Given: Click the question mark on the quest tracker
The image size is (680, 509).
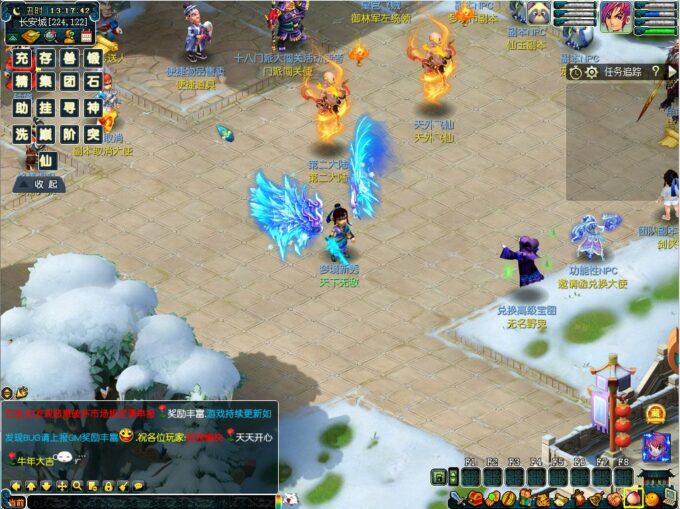Looking at the screenshot, I should click(x=656, y=72).
